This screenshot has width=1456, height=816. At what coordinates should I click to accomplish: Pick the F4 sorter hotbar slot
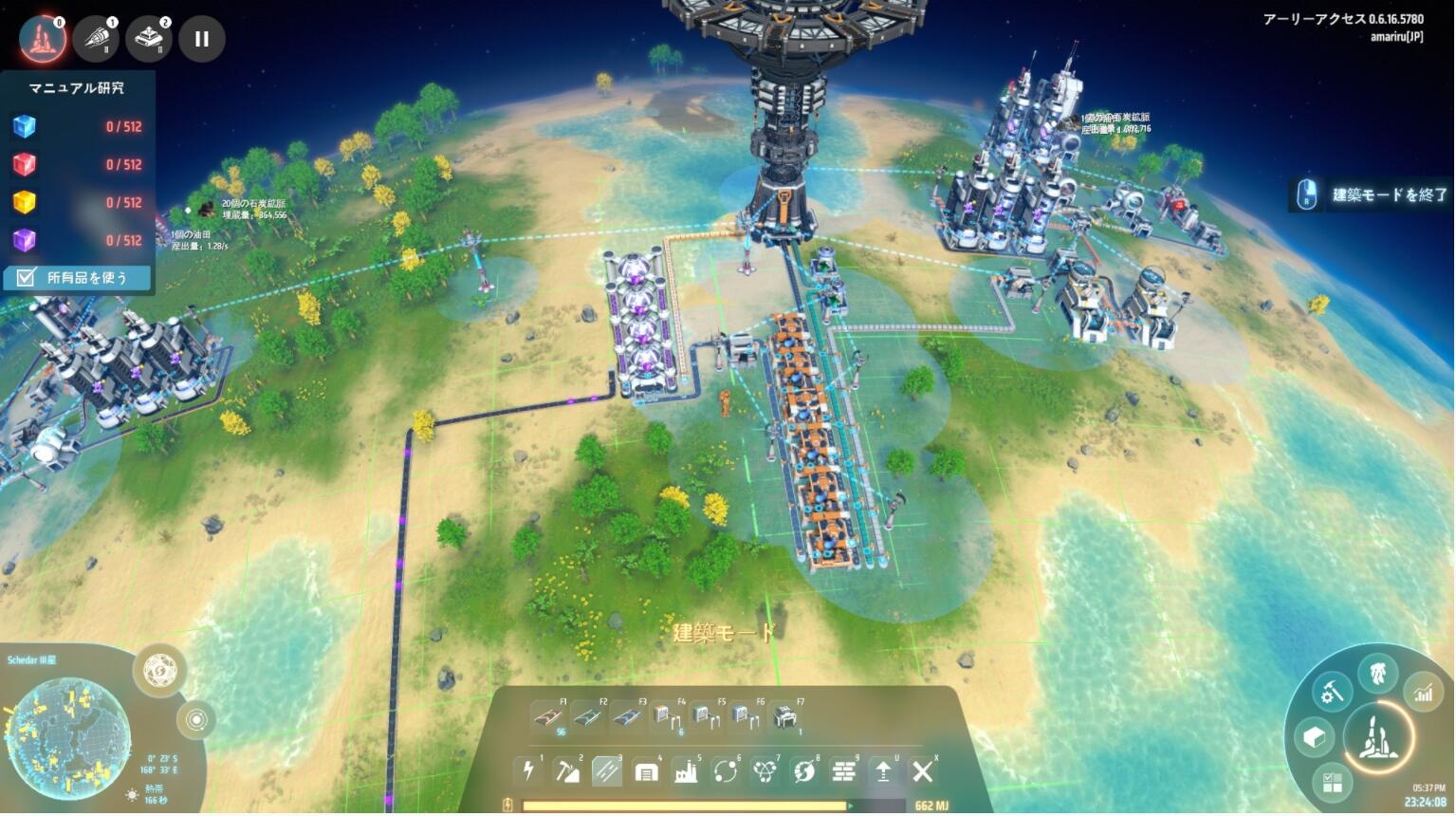(x=666, y=717)
